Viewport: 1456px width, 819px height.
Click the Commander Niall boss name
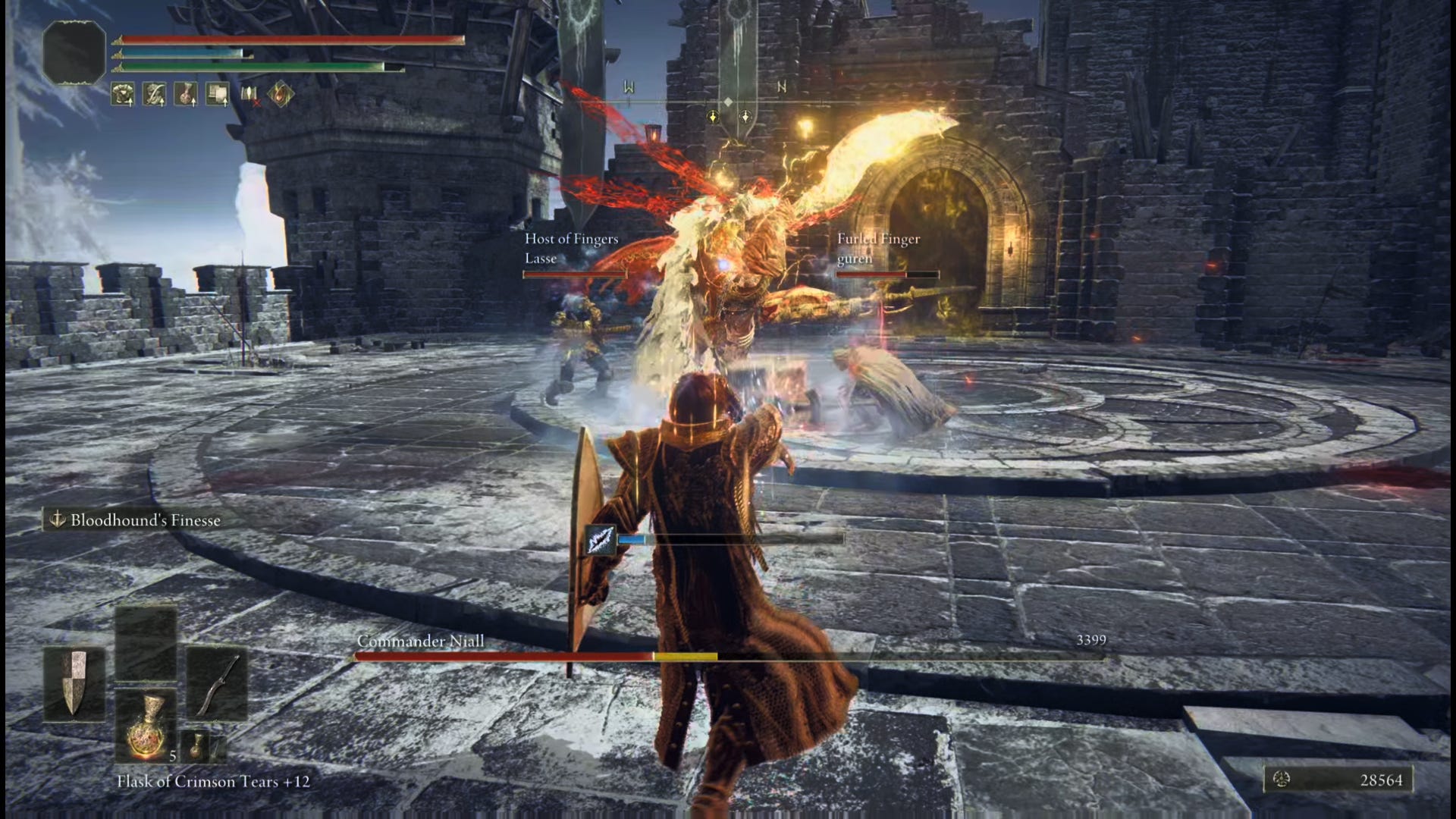[421, 641]
